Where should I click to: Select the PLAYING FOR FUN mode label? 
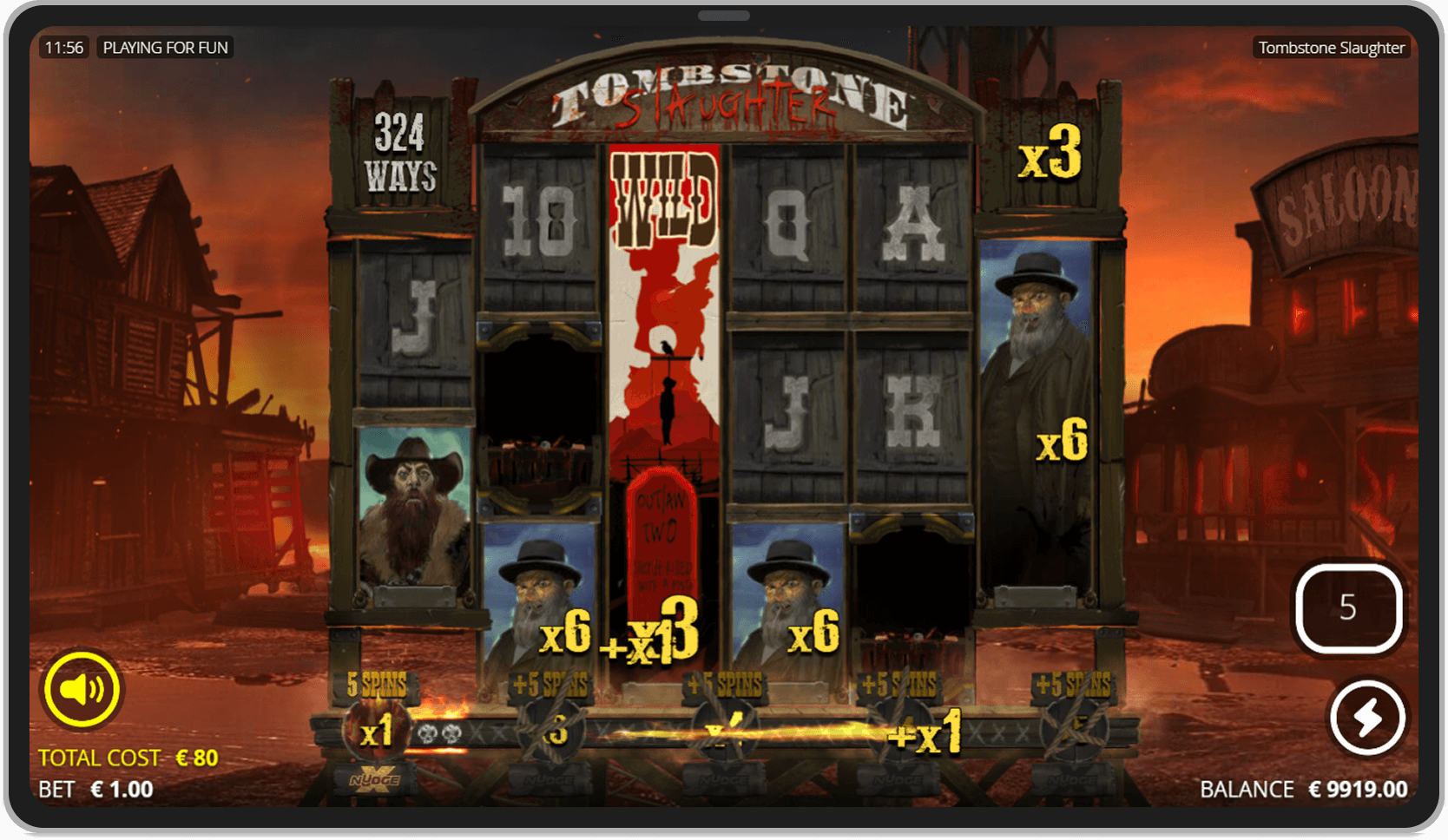point(166,48)
